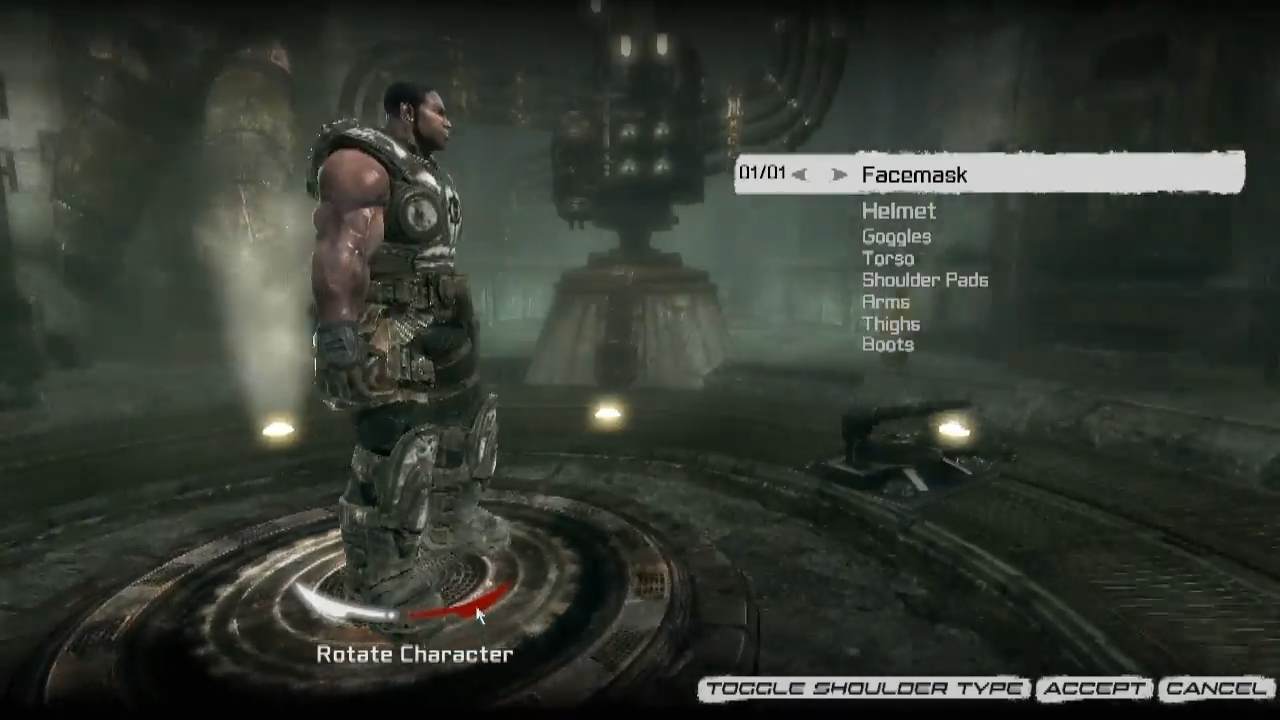Open the Goggles customization entry

[896, 237]
